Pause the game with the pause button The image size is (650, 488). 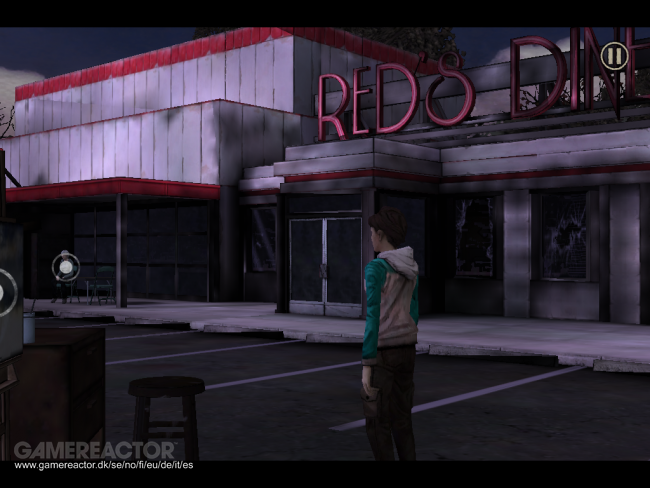pos(614,56)
